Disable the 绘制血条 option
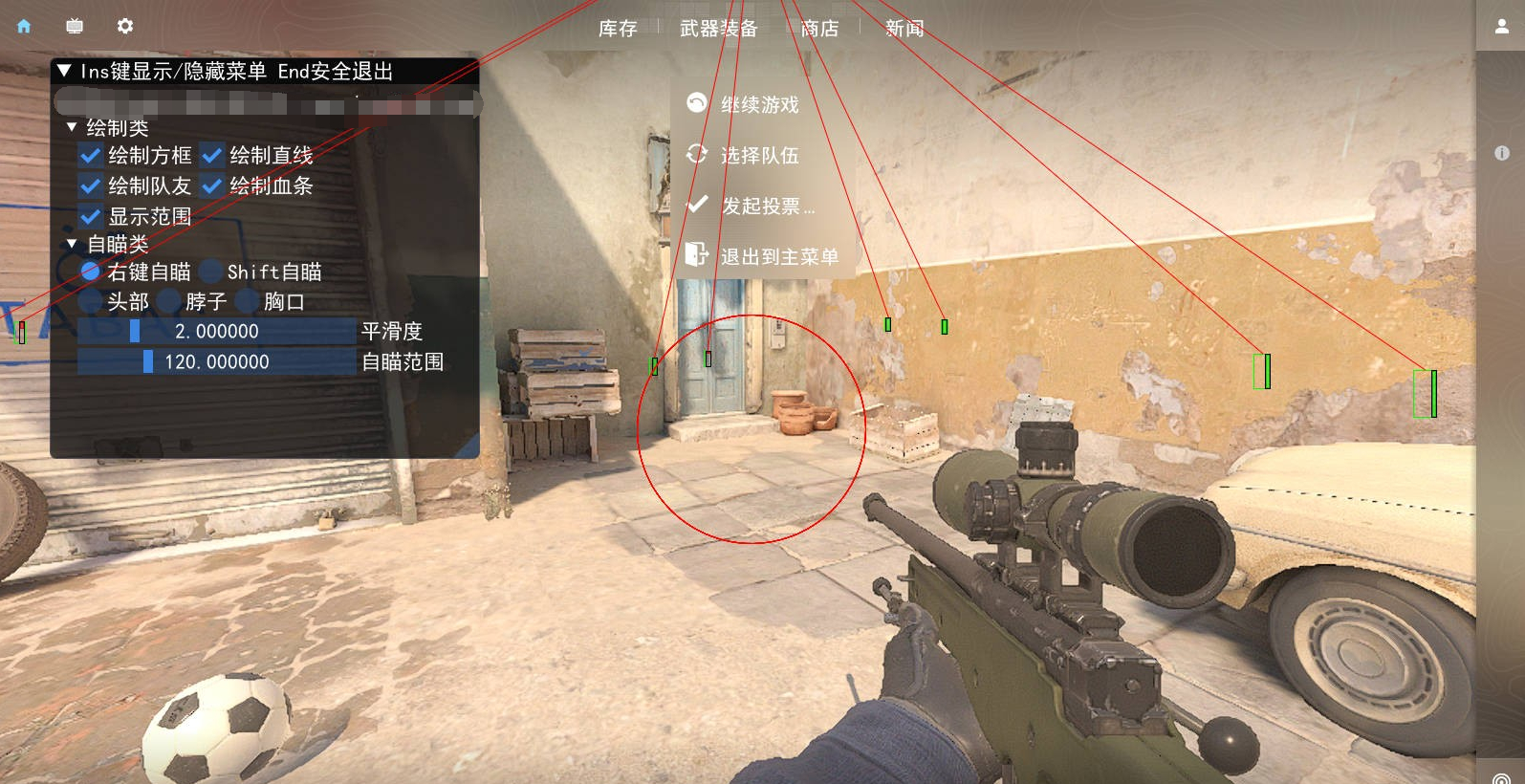1525x784 pixels. tap(210, 187)
